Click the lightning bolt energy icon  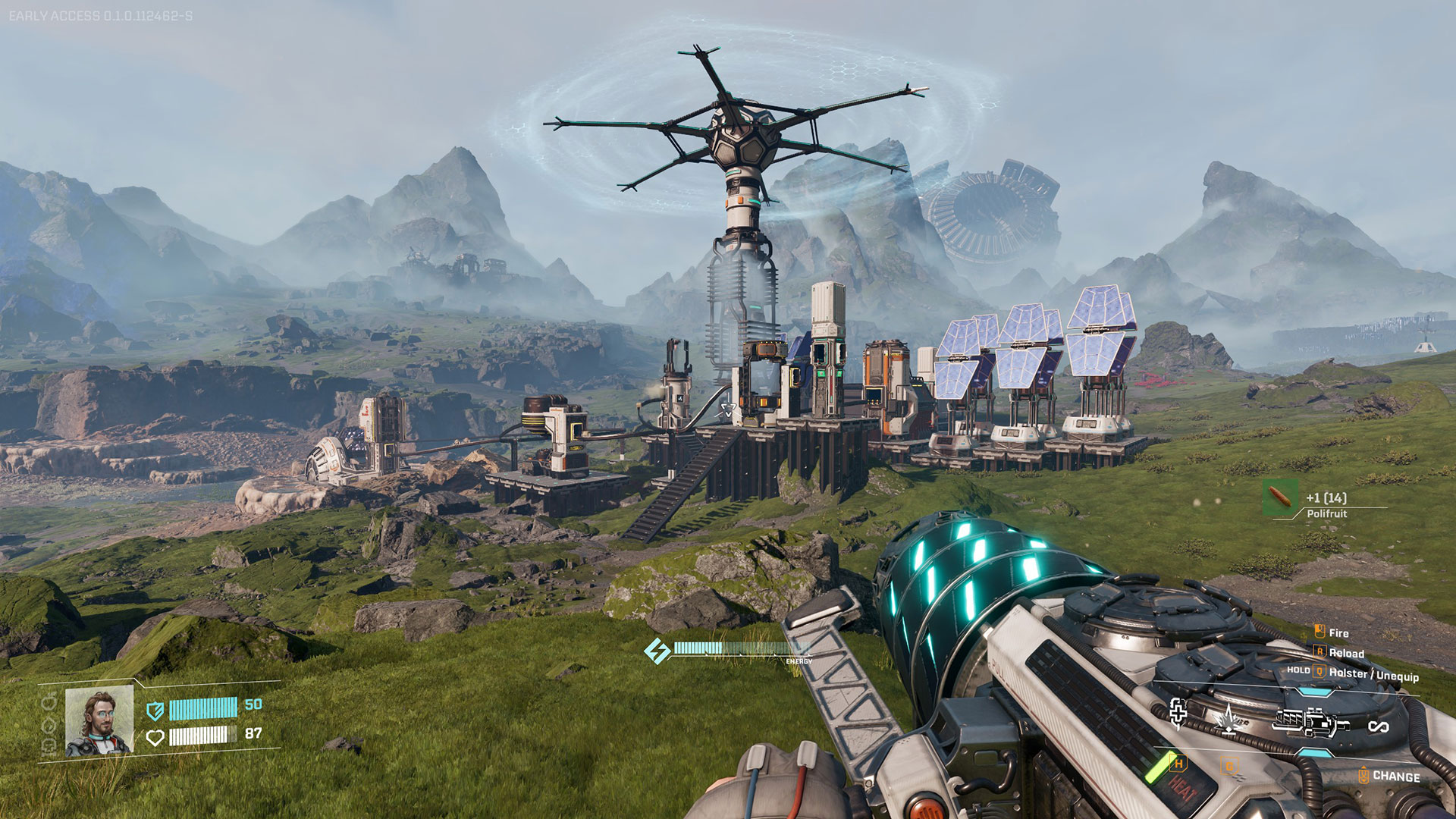657,650
